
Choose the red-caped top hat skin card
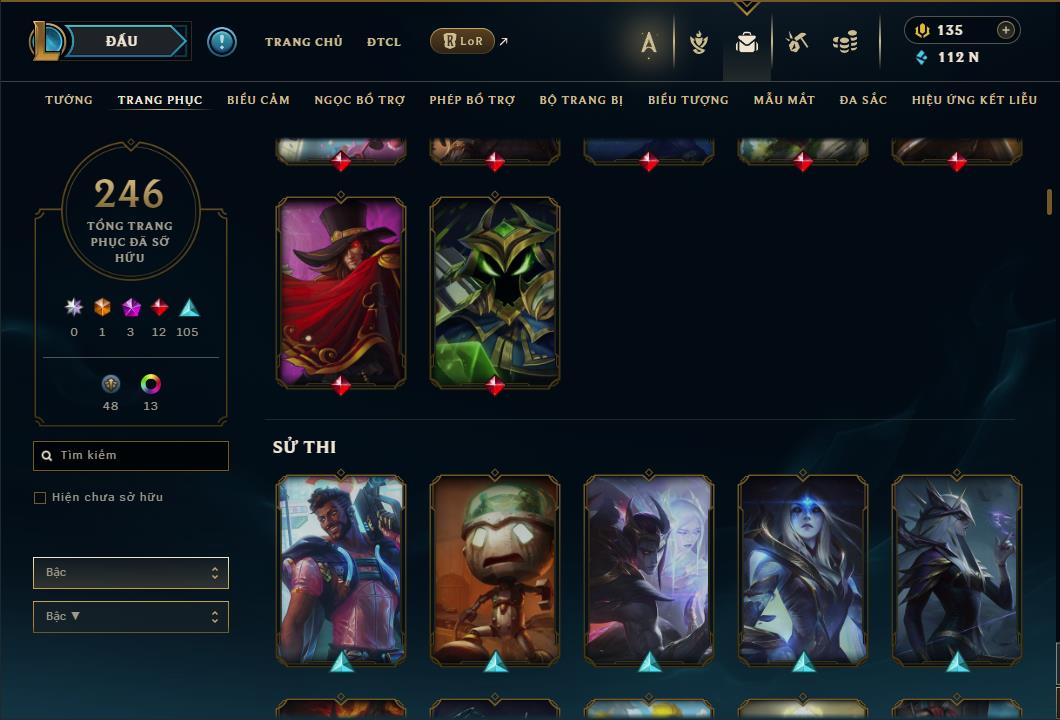[341, 290]
